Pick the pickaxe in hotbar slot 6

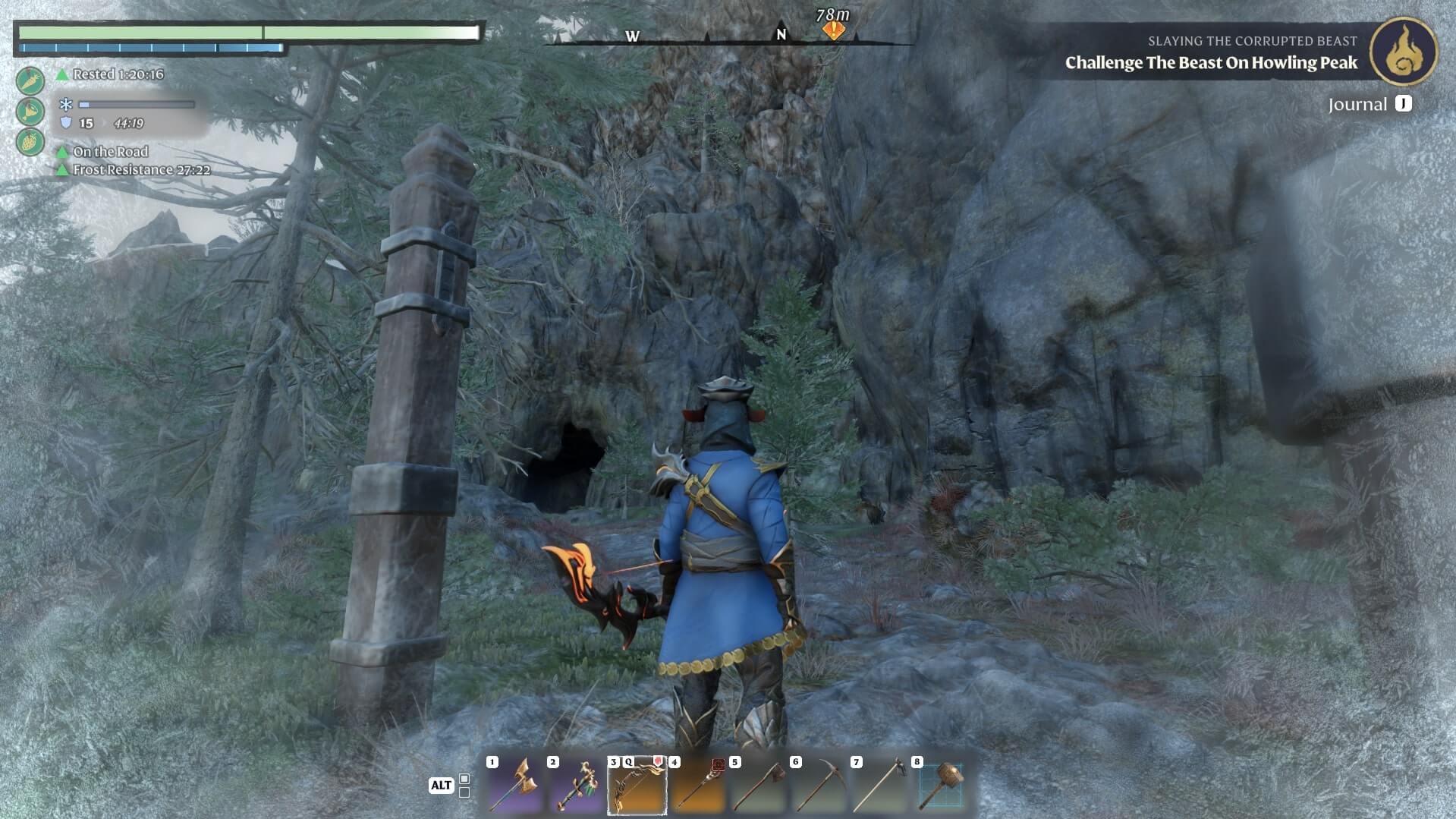click(x=819, y=786)
